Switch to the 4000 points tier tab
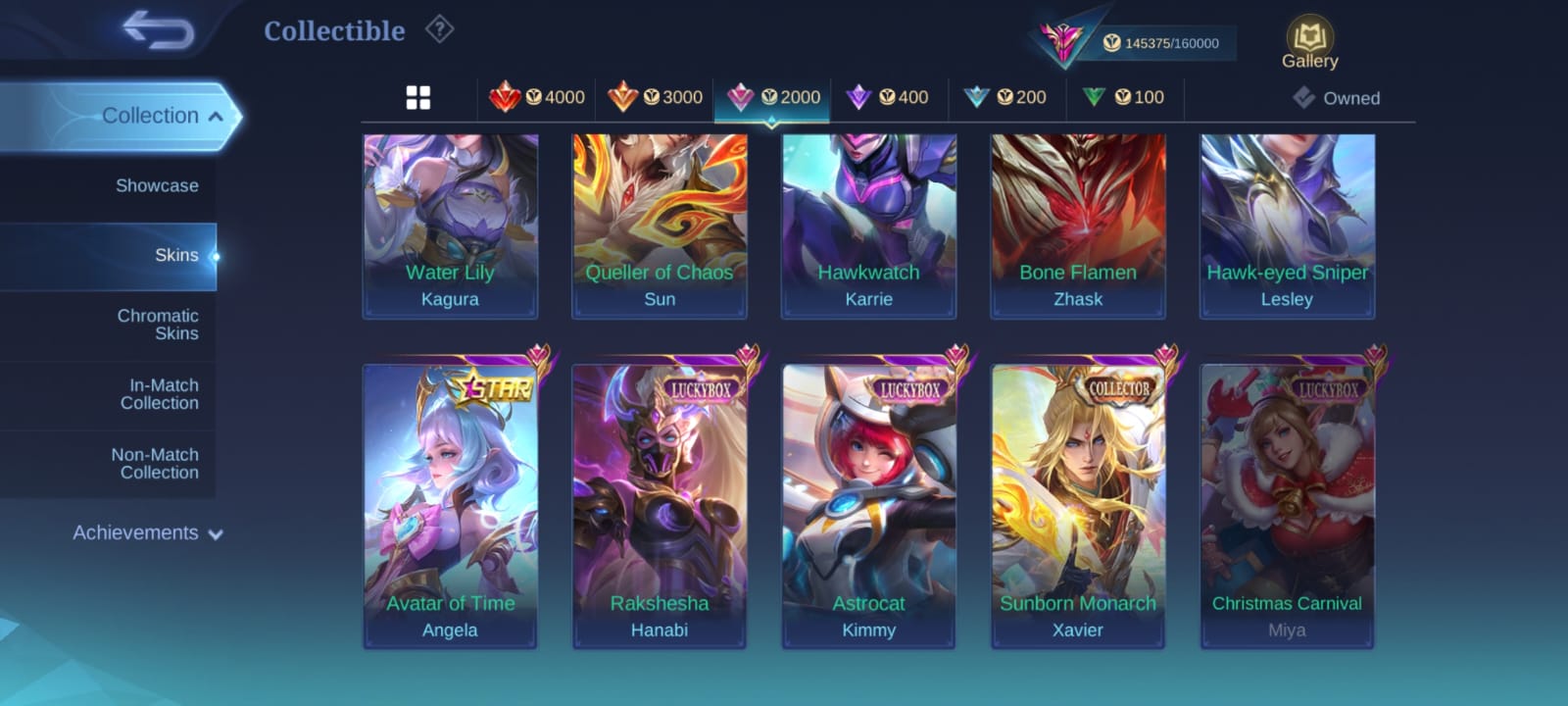The width and height of the screenshot is (1568, 706). (x=537, y=97)
